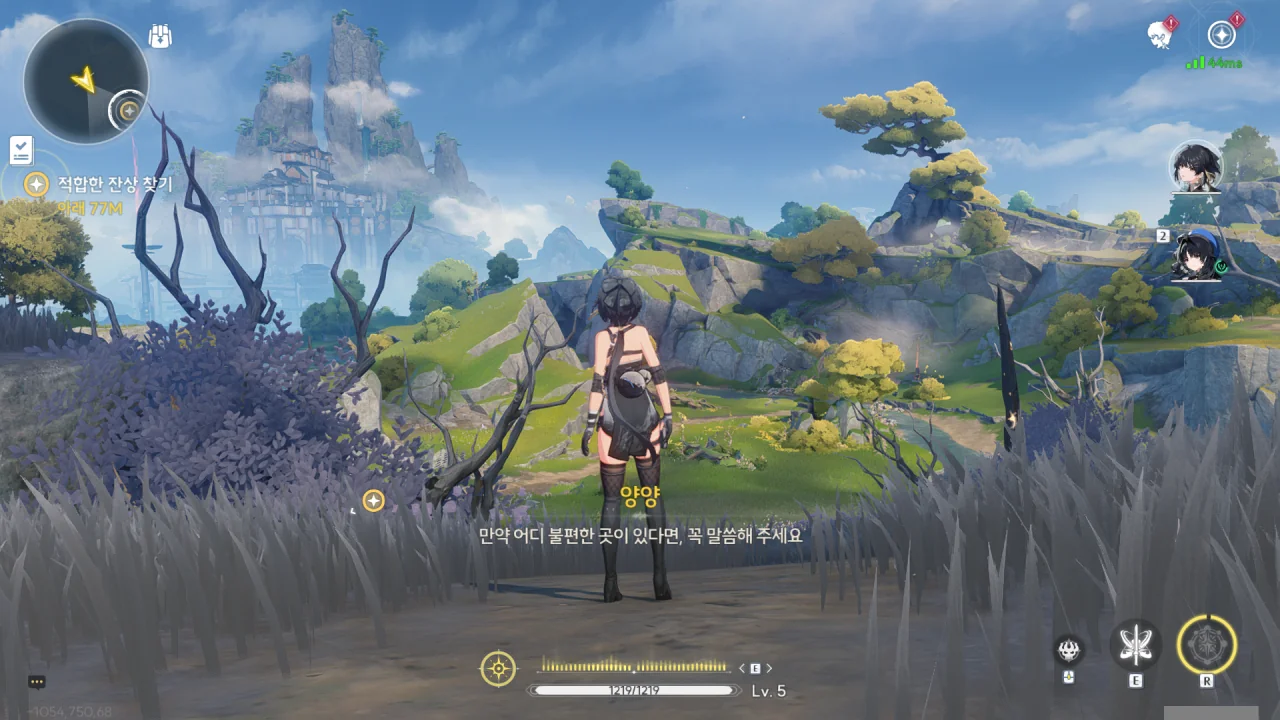Open the backpack inventory icon
The height and width of the screenshot is (720, 1280).
(x=159, y=37)
